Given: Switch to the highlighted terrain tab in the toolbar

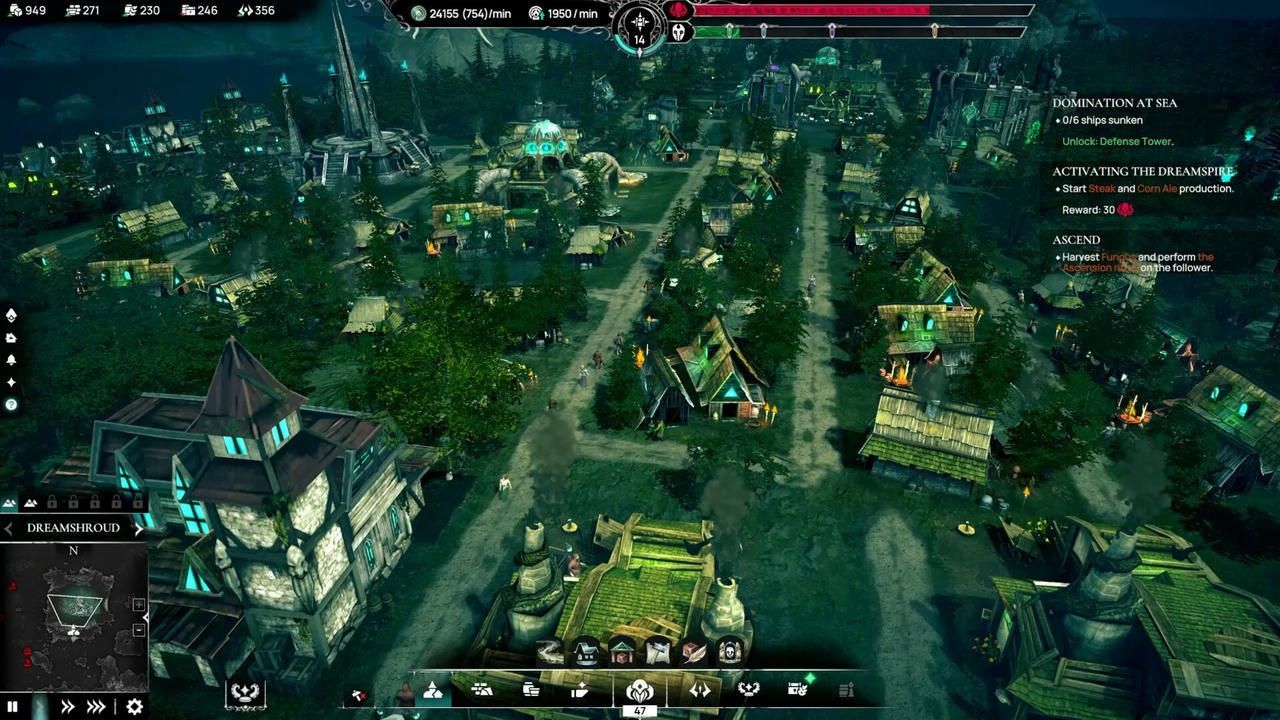Looking at the screenshot, I should [x=432, y=690].
